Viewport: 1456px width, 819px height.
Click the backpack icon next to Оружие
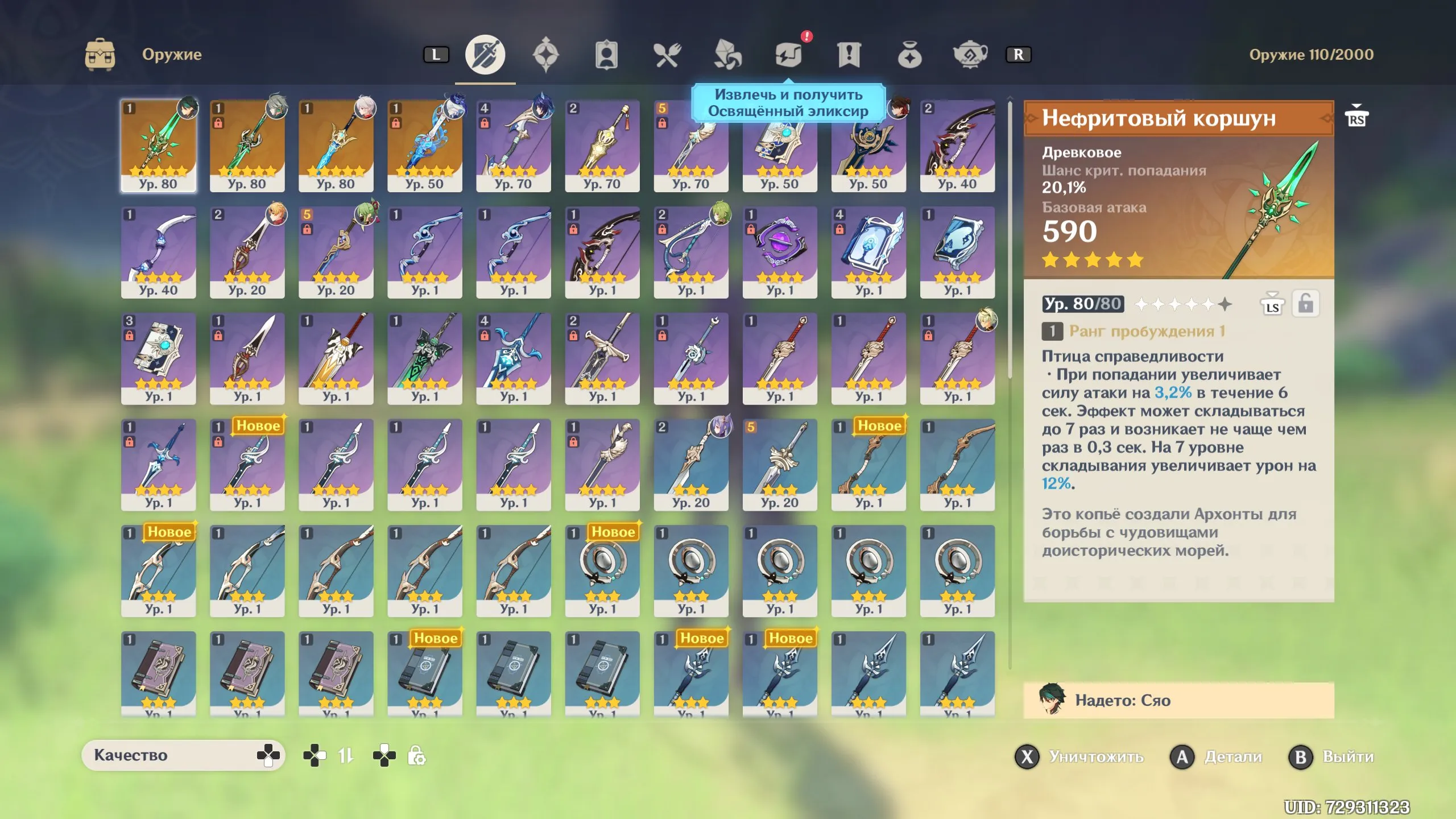tap(100, 55)
